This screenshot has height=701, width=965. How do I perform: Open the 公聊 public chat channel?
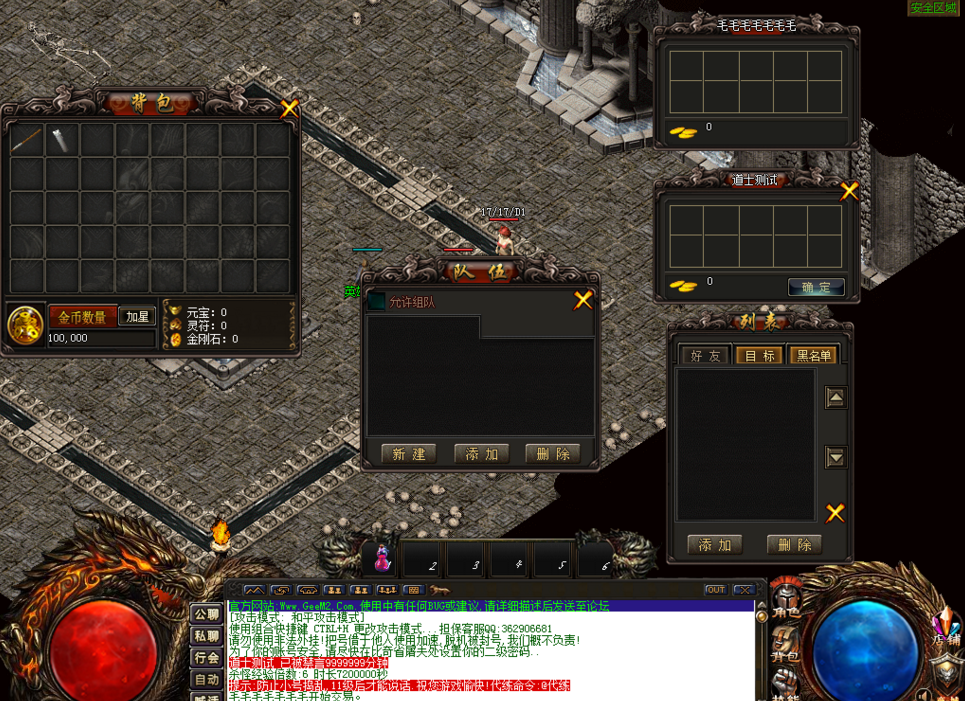point(207,613)
